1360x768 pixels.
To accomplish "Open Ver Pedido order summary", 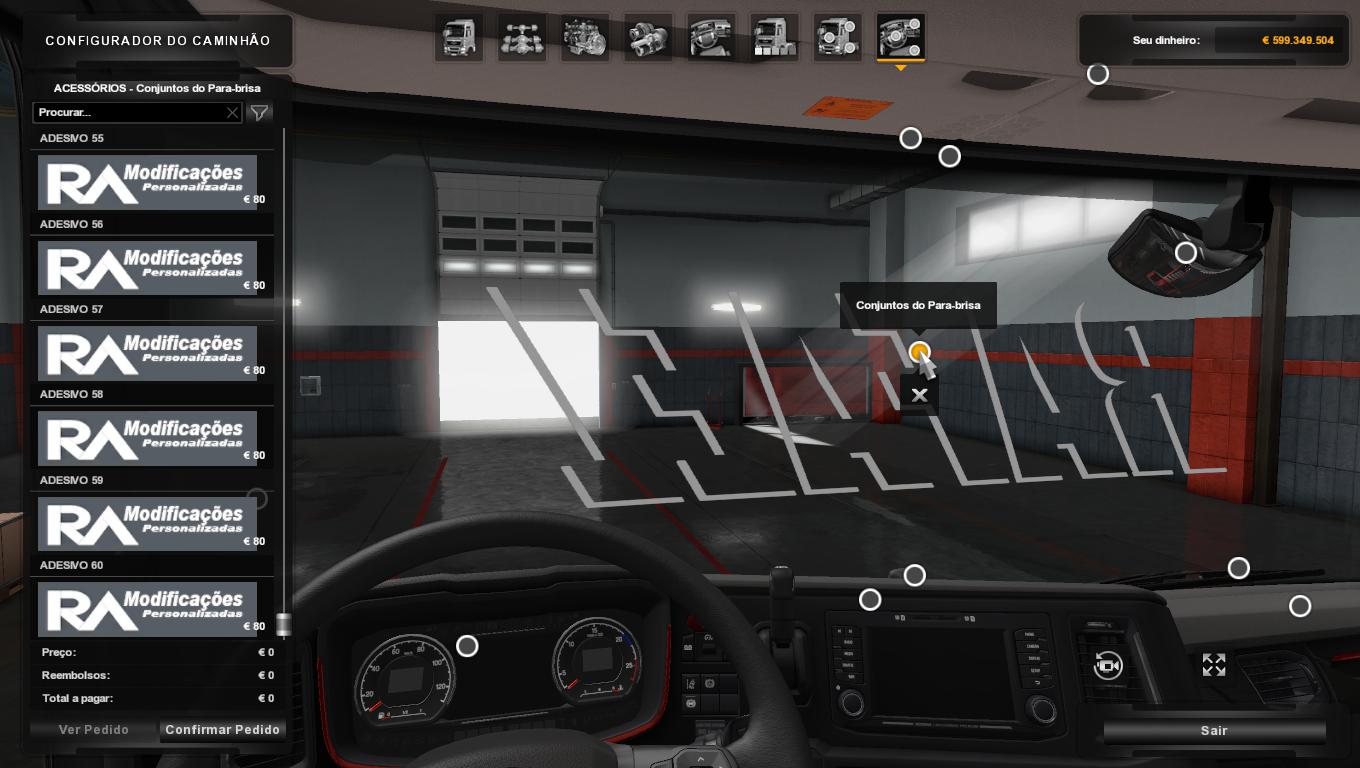I will tap(94, 730).
